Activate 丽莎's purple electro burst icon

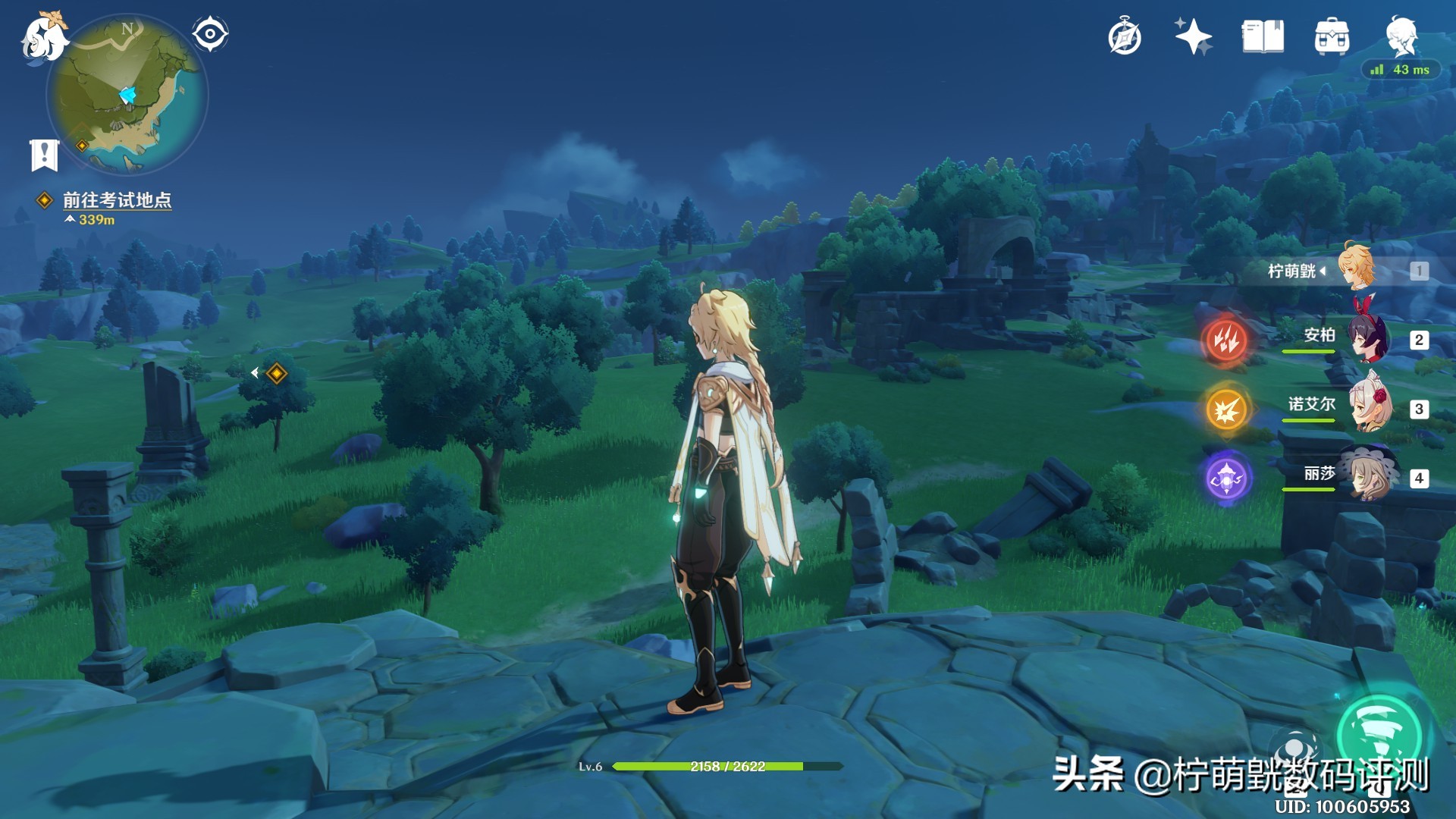(x=1226, y=479)
